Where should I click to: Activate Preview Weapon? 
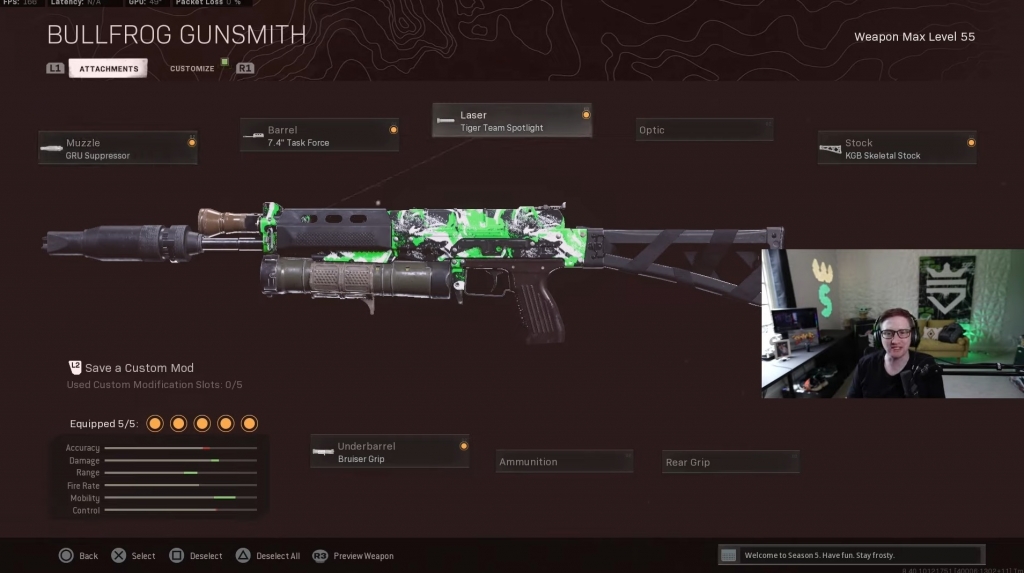(x=353, y=556)
